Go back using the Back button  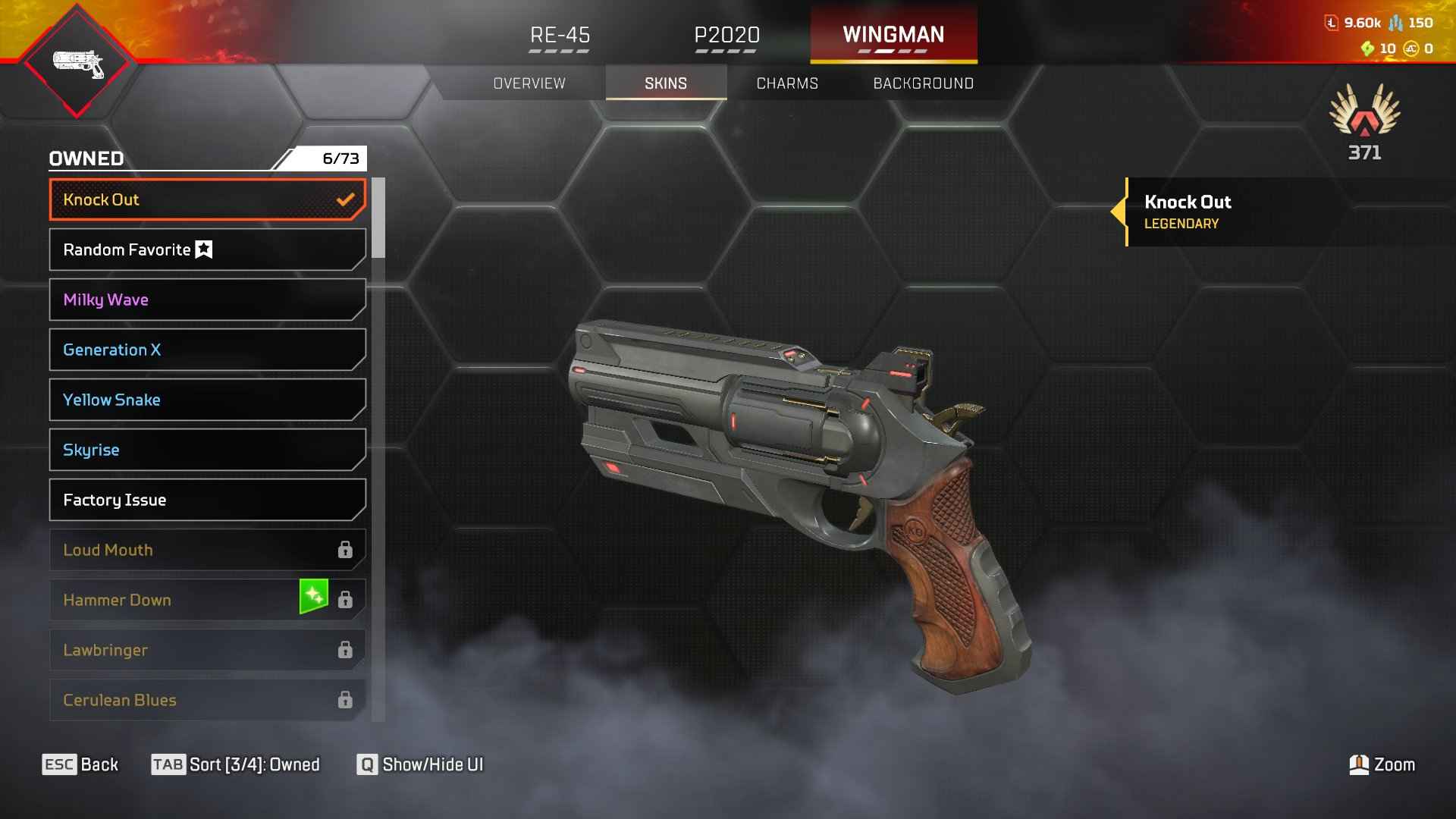point(80,764)
